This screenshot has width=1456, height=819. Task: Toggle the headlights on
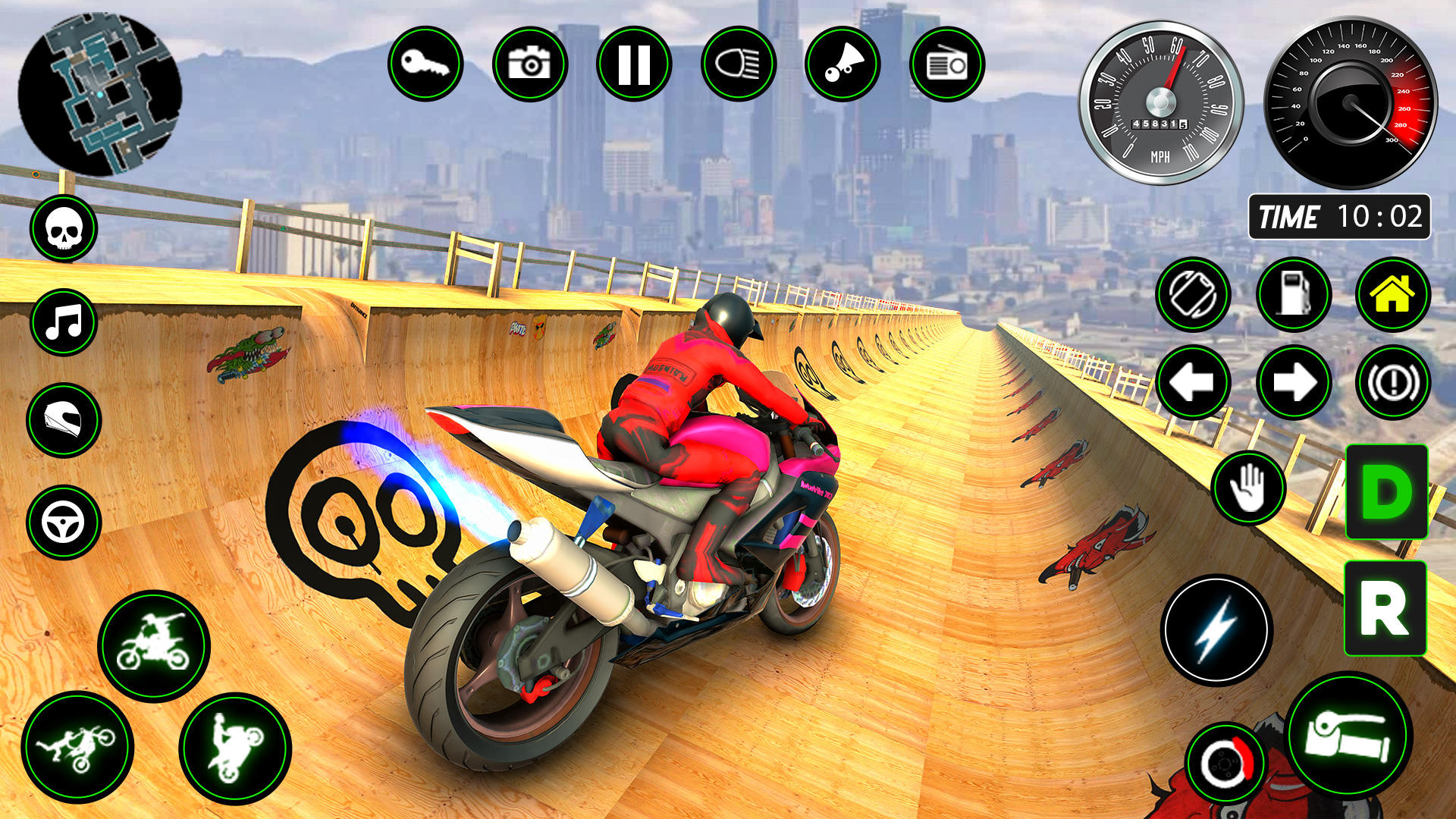click(739, 64)
